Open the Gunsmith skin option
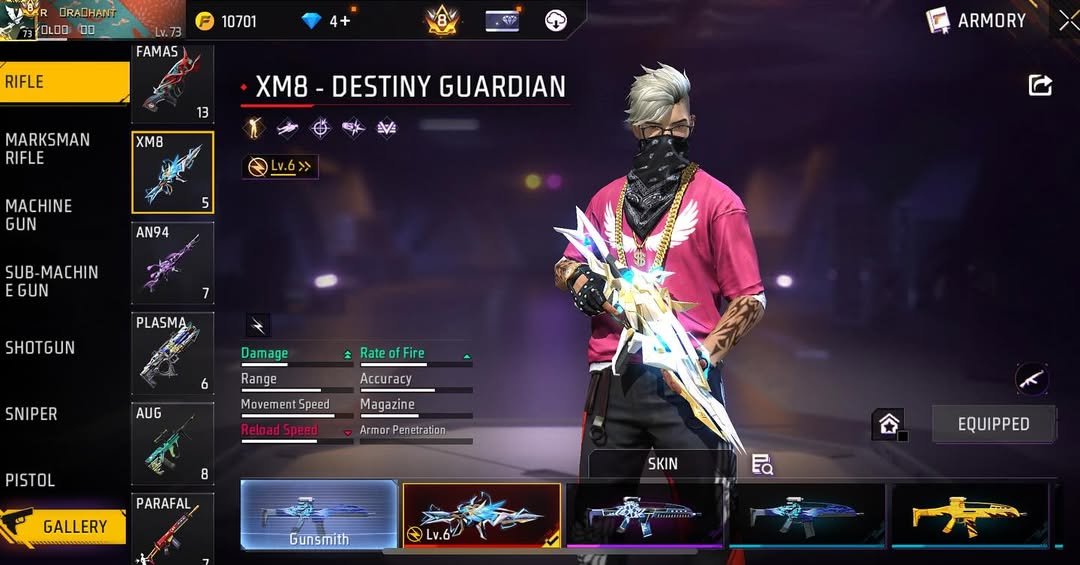 click(x=319, y=515)
